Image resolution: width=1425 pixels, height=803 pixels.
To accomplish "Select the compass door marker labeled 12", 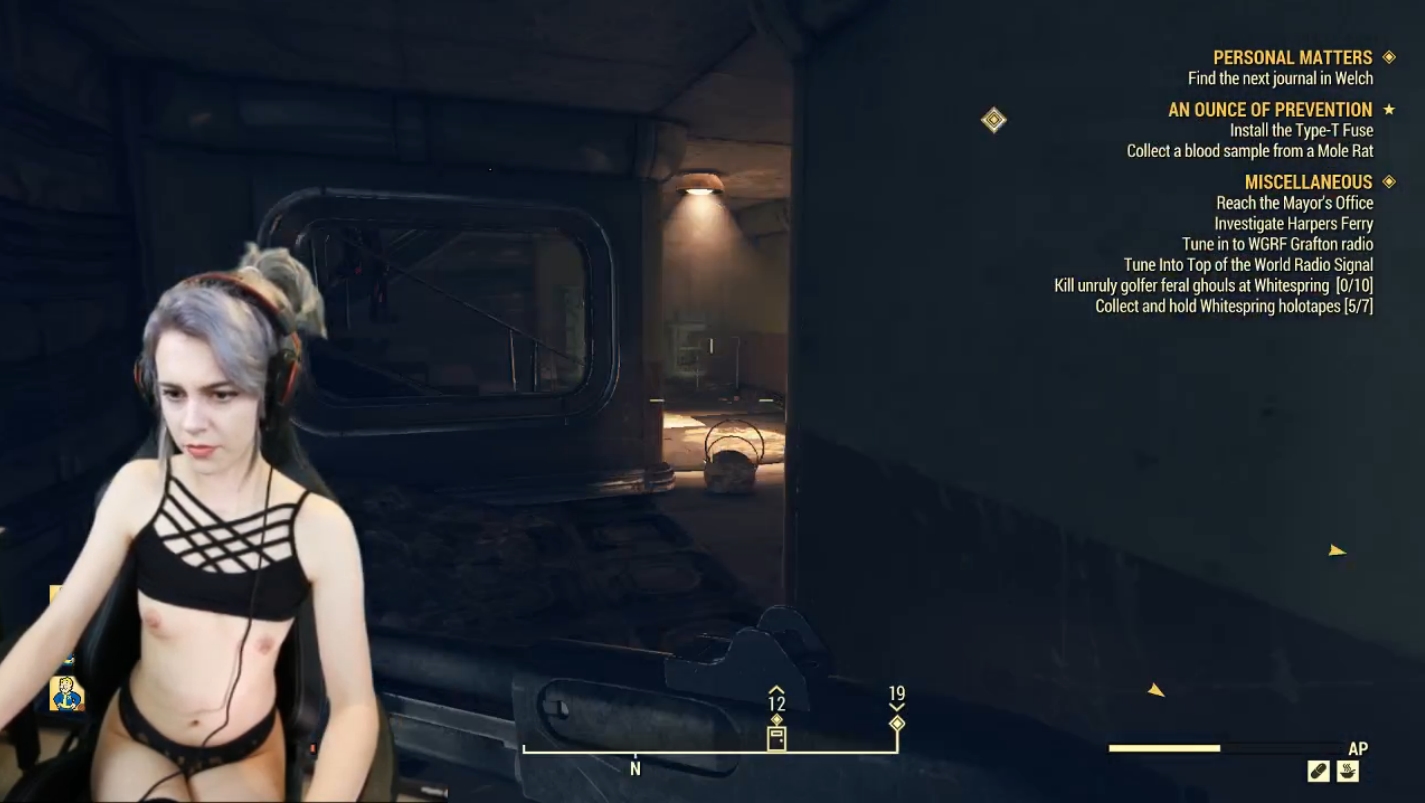I will click(x=777, y=738).
